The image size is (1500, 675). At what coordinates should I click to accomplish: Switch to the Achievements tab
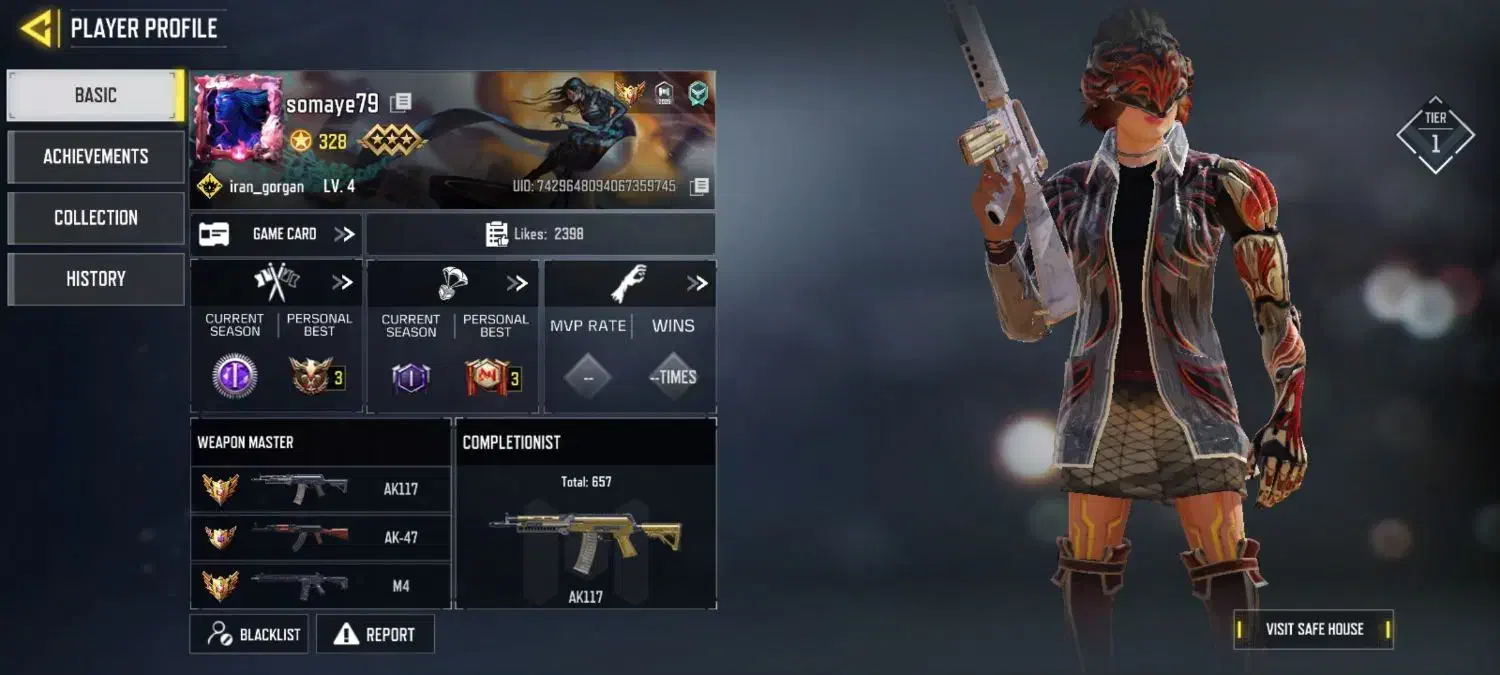[96, 157]
